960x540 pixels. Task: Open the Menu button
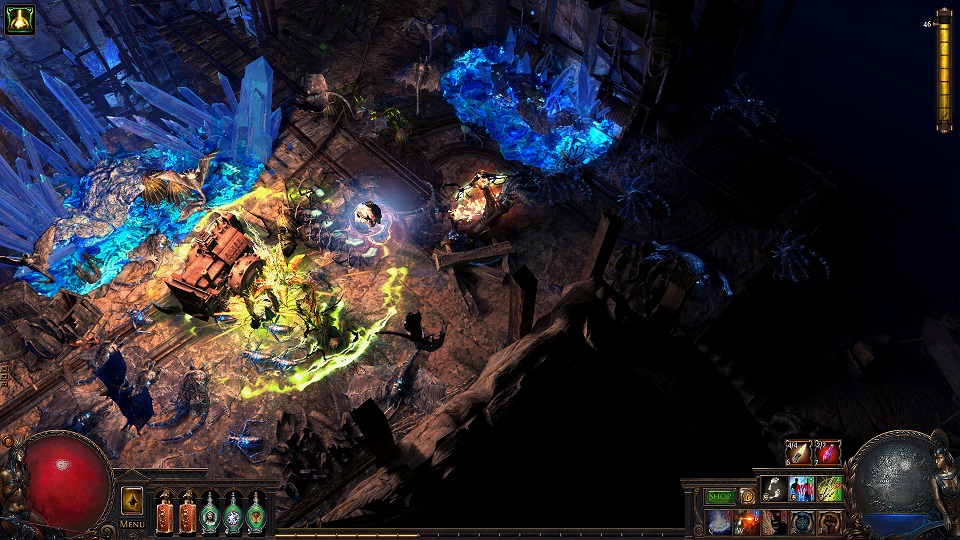(x=132, y=523)
